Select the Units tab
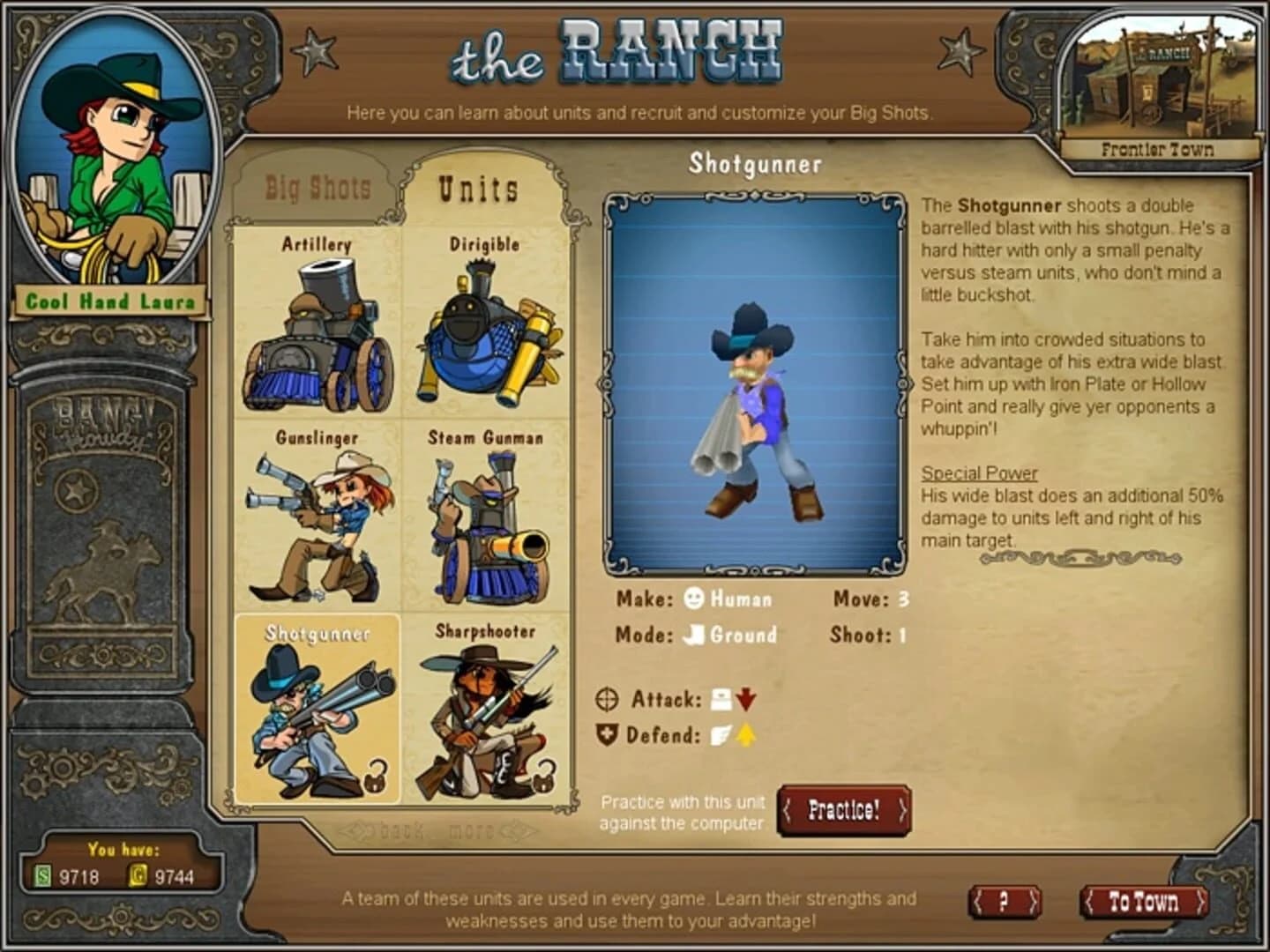Screen dimensions: 1270x952 [477, 187]
